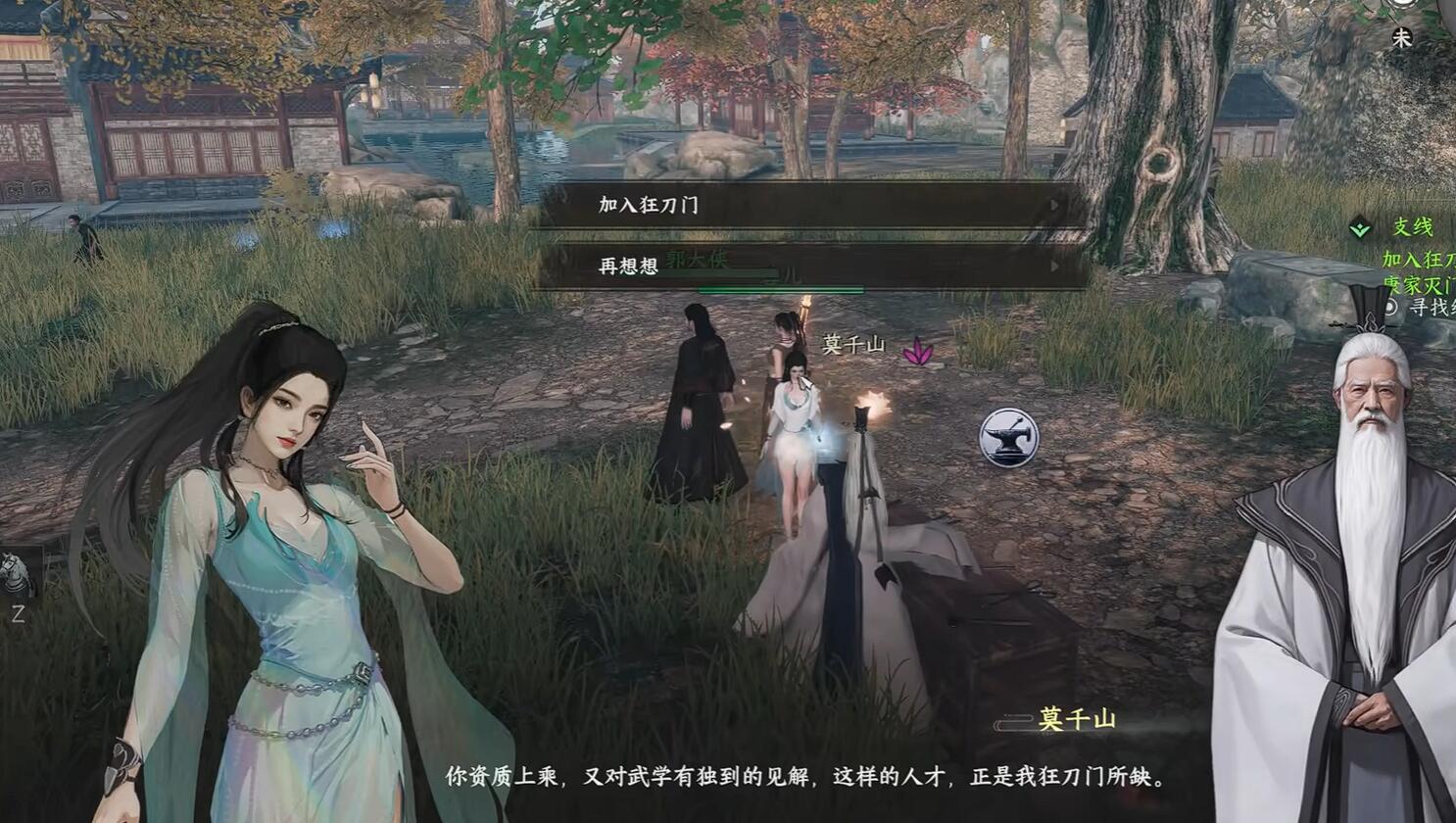Click the anvil blacksmith icon near Mo Qianshan

1010,436
